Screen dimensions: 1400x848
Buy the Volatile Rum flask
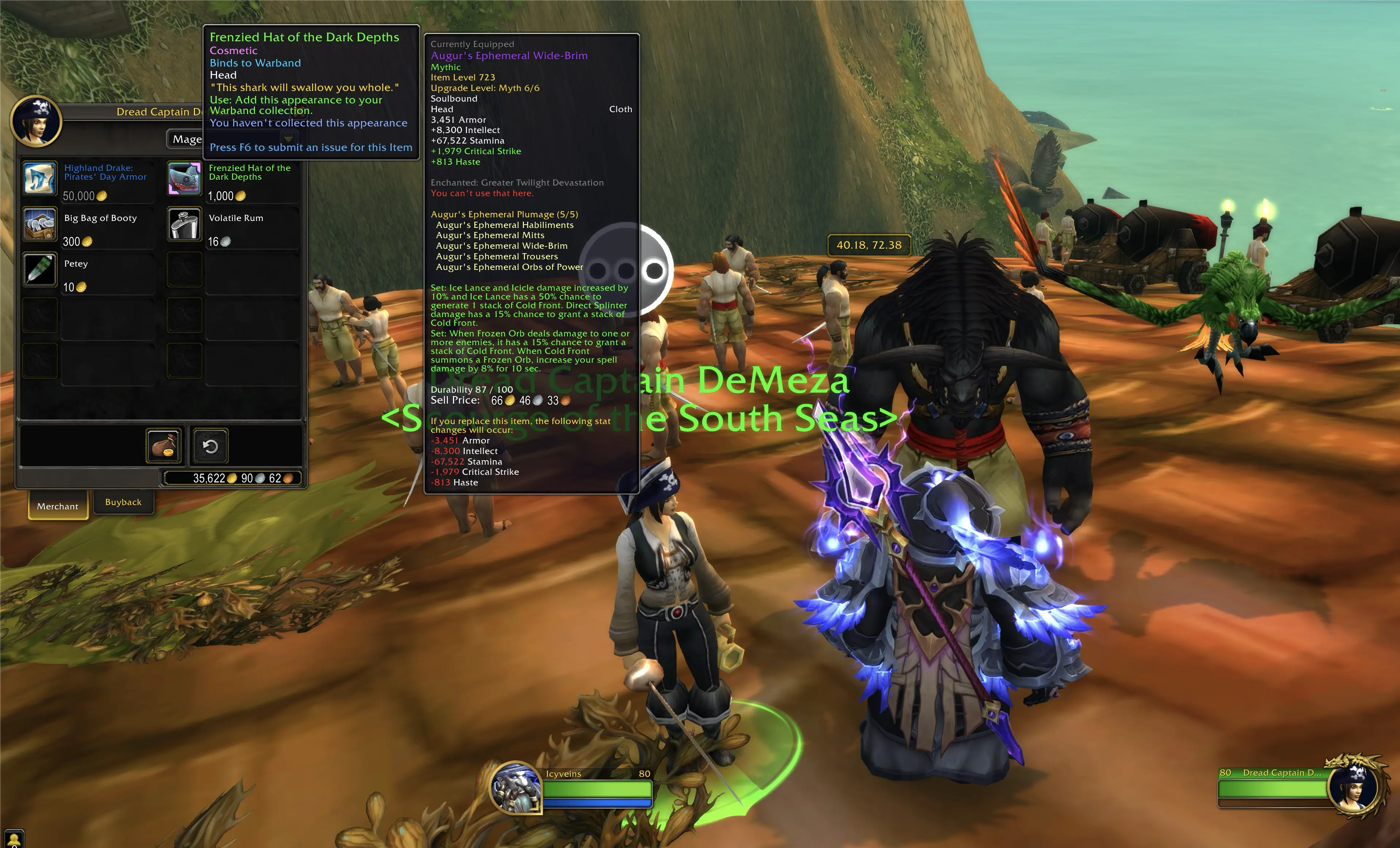(x=184, y=224)
